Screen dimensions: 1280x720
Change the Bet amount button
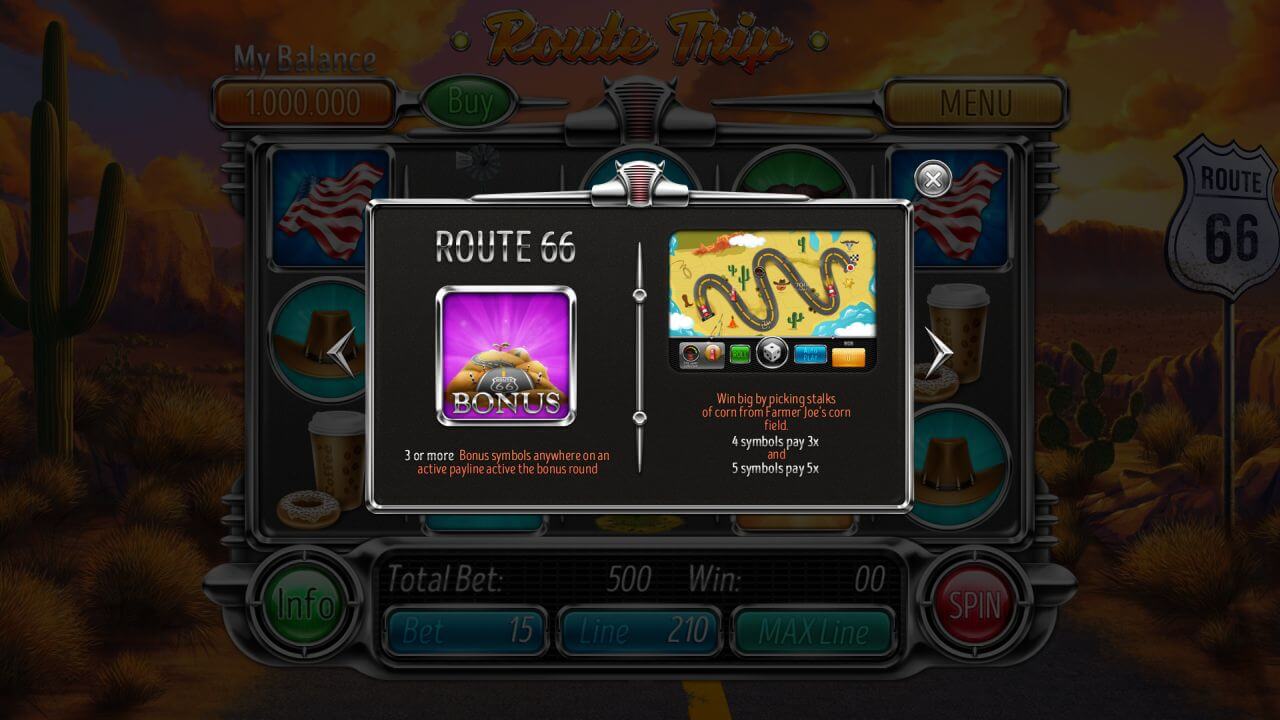pos(466,631)
